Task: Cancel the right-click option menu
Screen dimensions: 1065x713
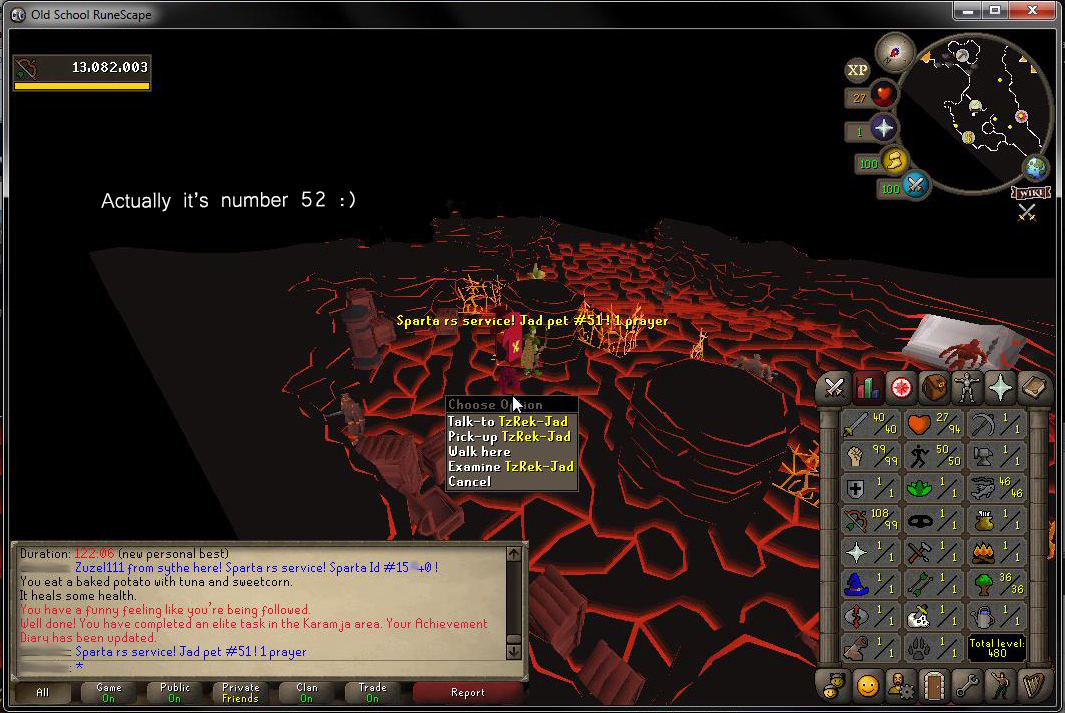Action: coord(469,482)
